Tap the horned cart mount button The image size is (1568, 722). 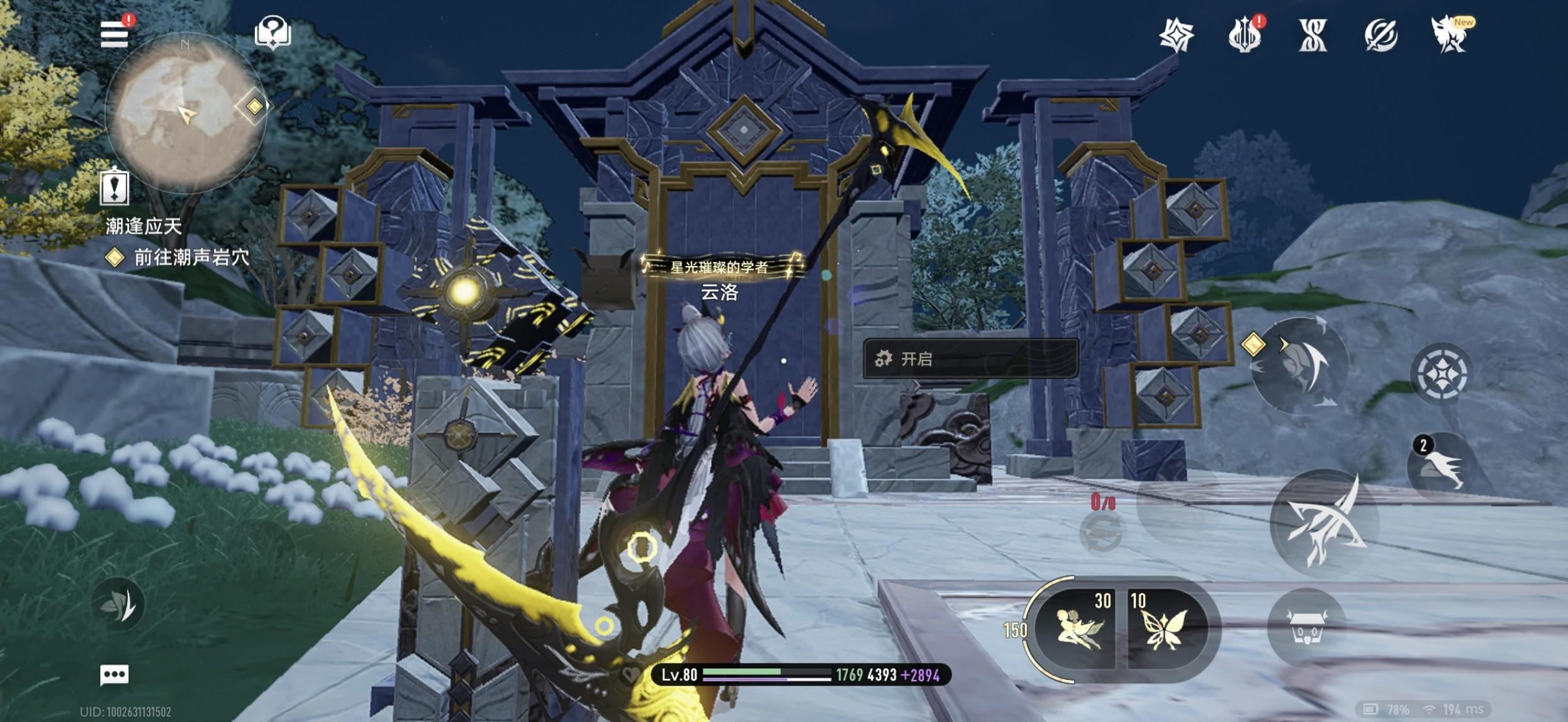coord(1306,626)
